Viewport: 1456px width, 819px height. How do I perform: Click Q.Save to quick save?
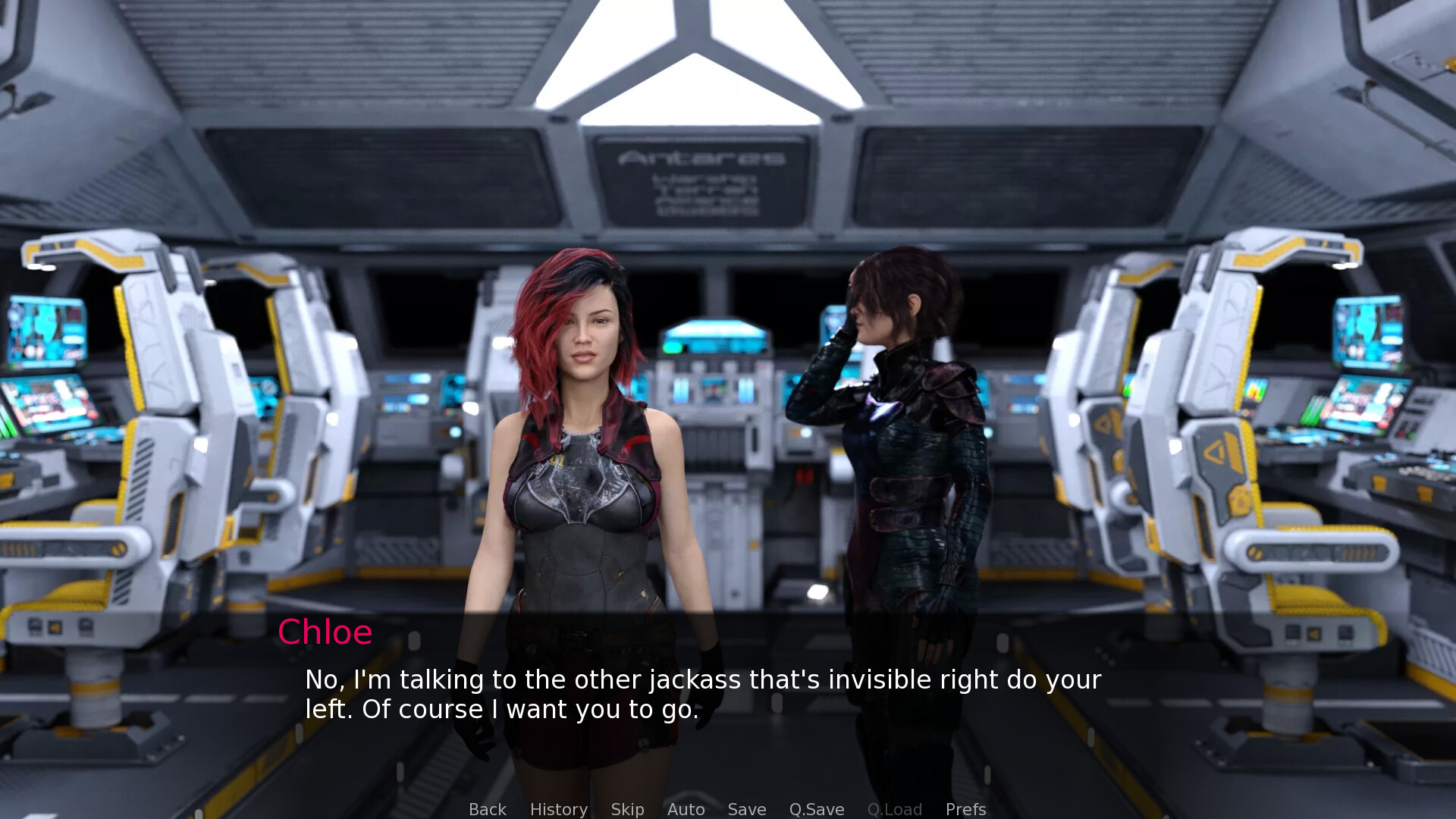pos(816,809)
